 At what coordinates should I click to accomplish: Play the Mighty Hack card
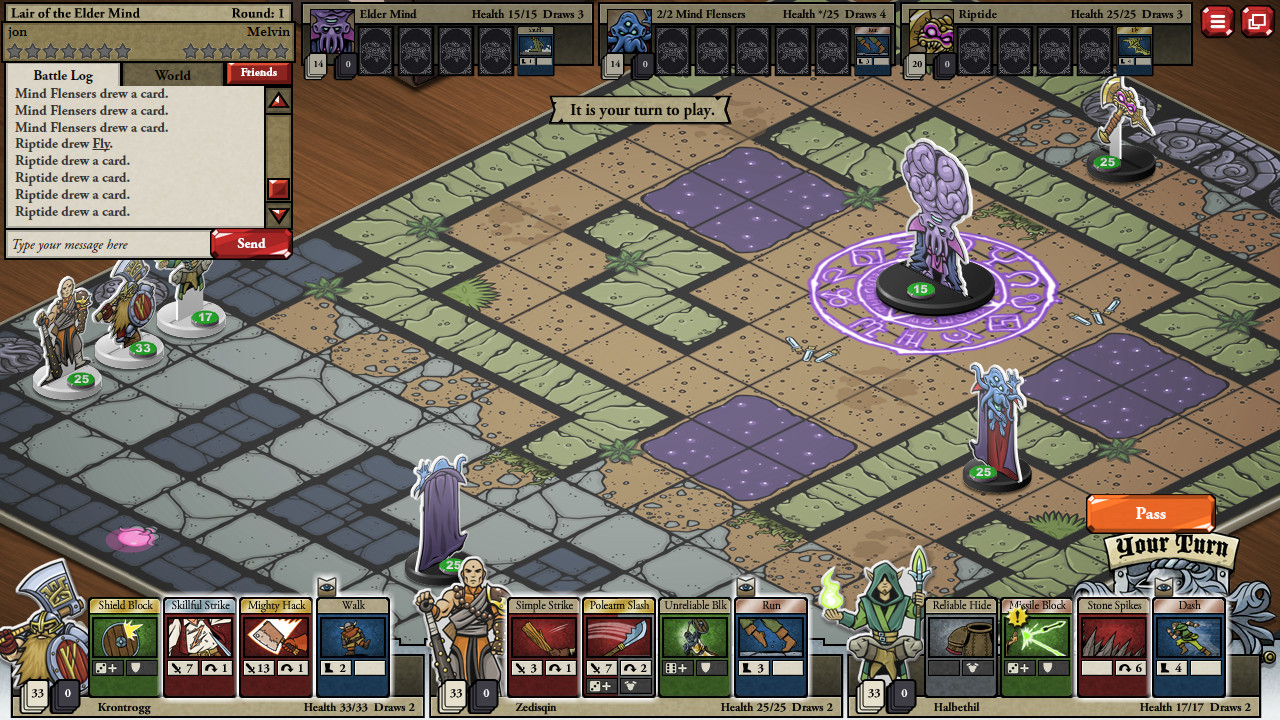276,645
